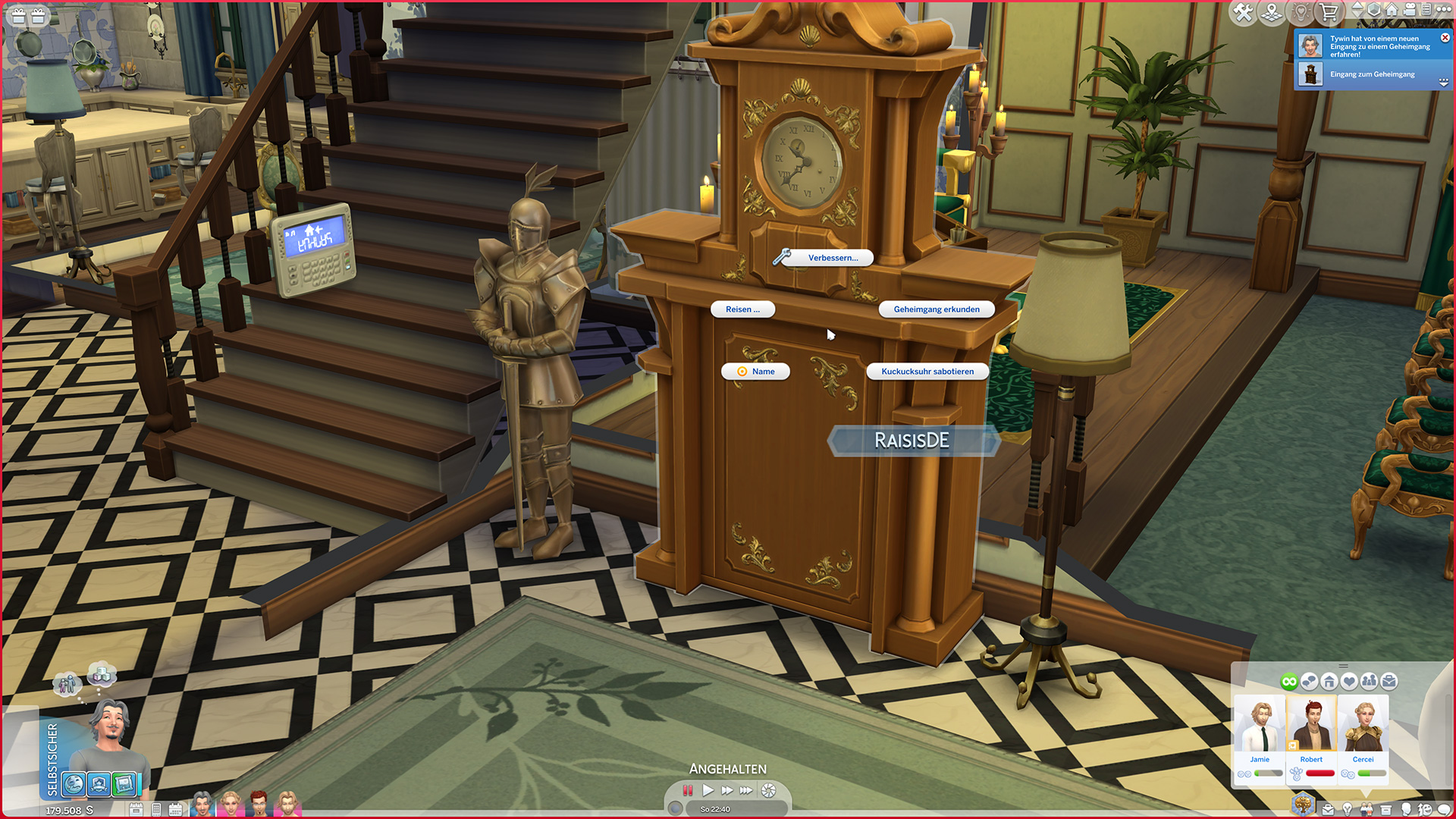This screenshot has width=1456, height=819.
Task: Close the Tywin Geheimgang notification
Action: [x=1445, y=38]
